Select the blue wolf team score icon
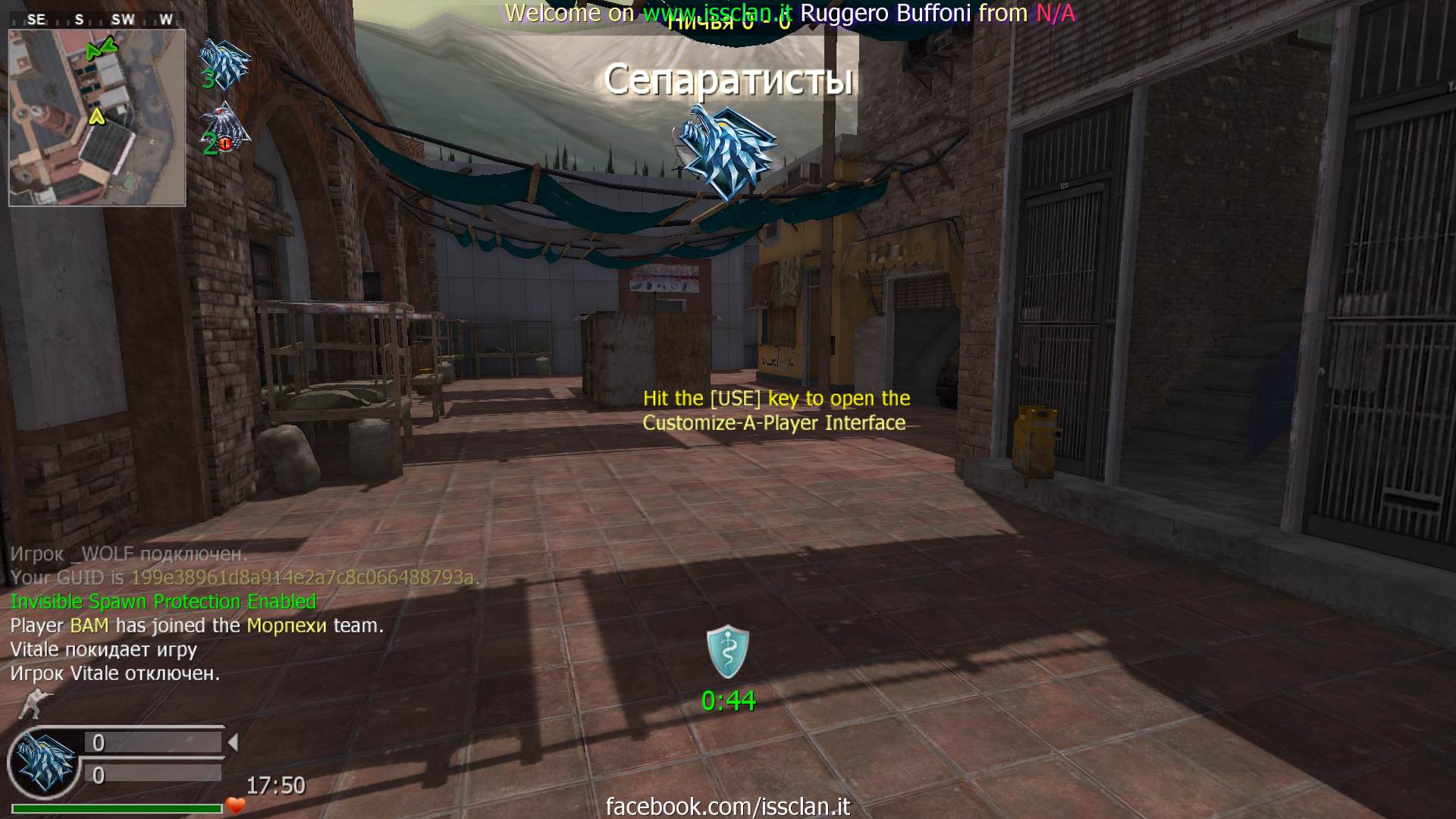This screenshot has width=1456, height=819. point(224,64)
